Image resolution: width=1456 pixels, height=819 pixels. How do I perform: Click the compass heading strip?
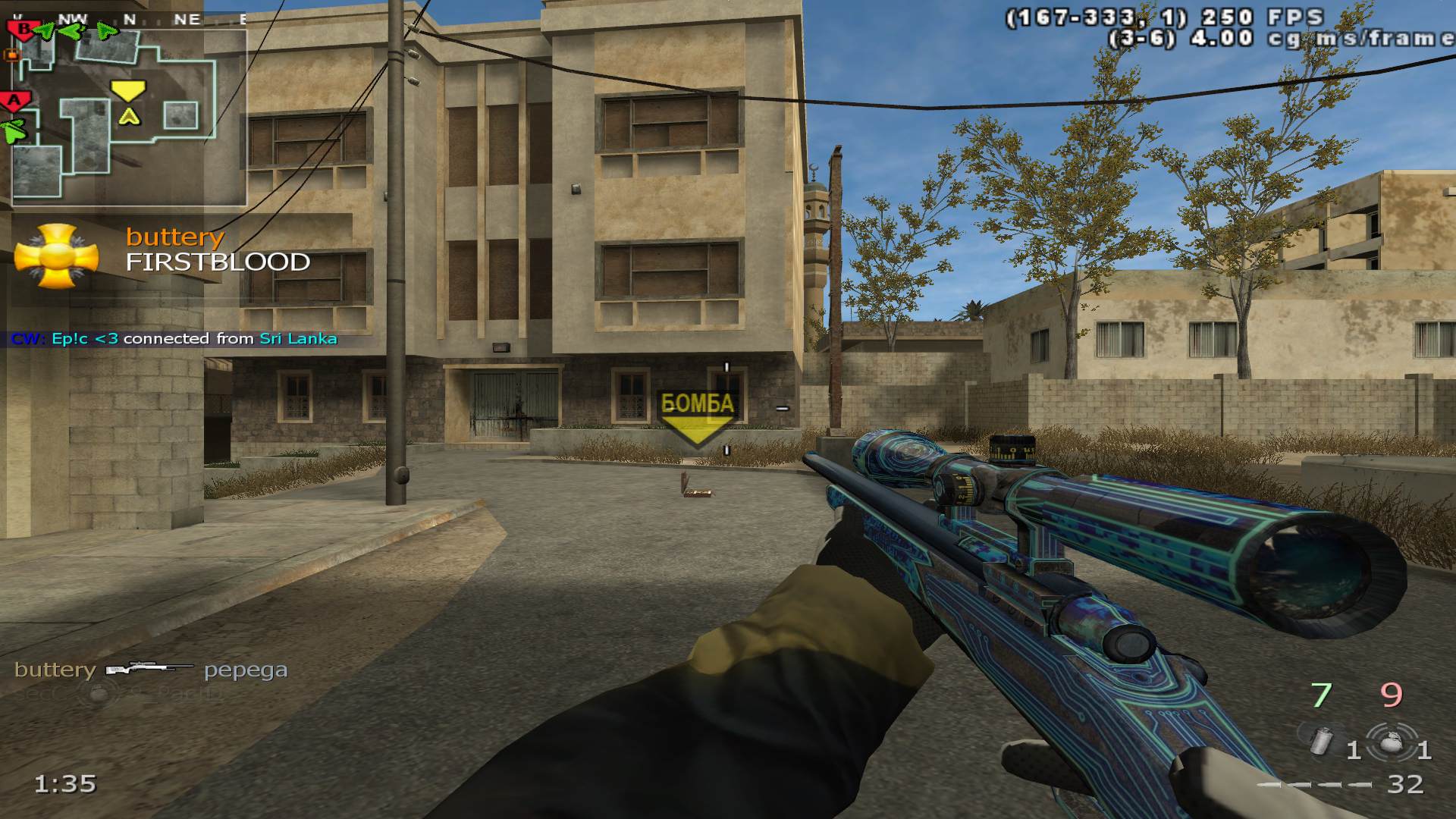[129, 20]
